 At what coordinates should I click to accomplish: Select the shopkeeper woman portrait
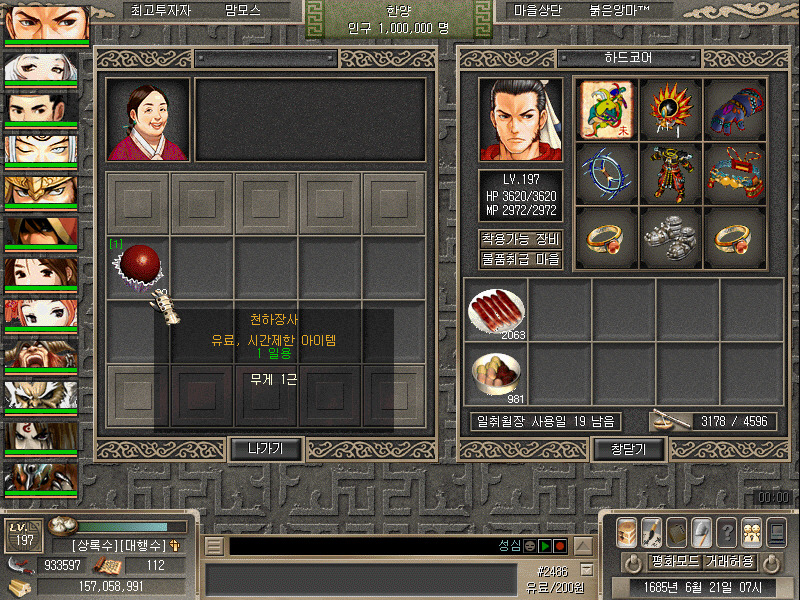tap(148, 120)
